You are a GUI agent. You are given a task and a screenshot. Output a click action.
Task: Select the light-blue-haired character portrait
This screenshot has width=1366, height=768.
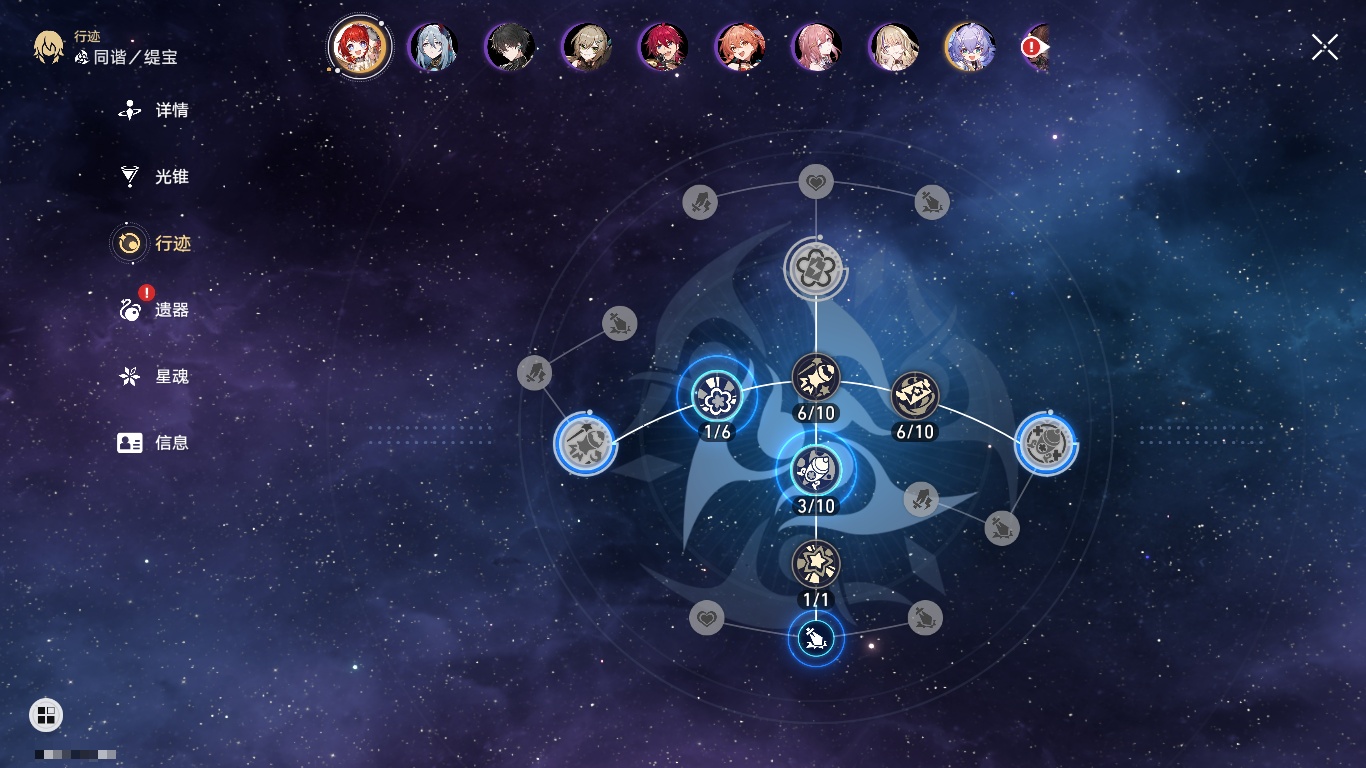(x=433, y=47)
